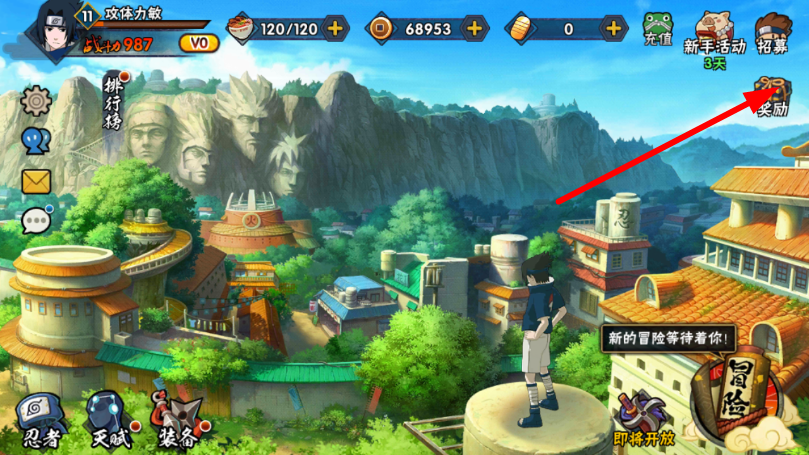Add stamina with the ramen plus button

(x=334, y=27)
